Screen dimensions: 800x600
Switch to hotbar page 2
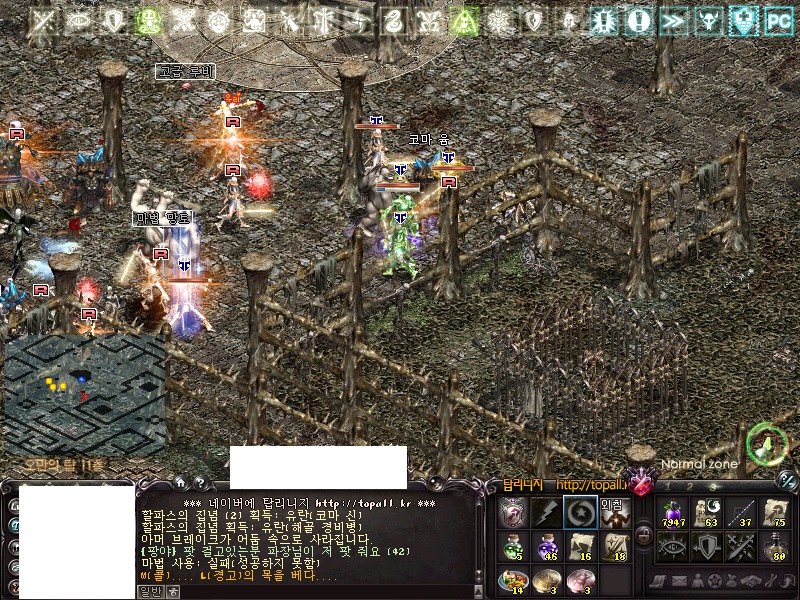click(690, 487)
